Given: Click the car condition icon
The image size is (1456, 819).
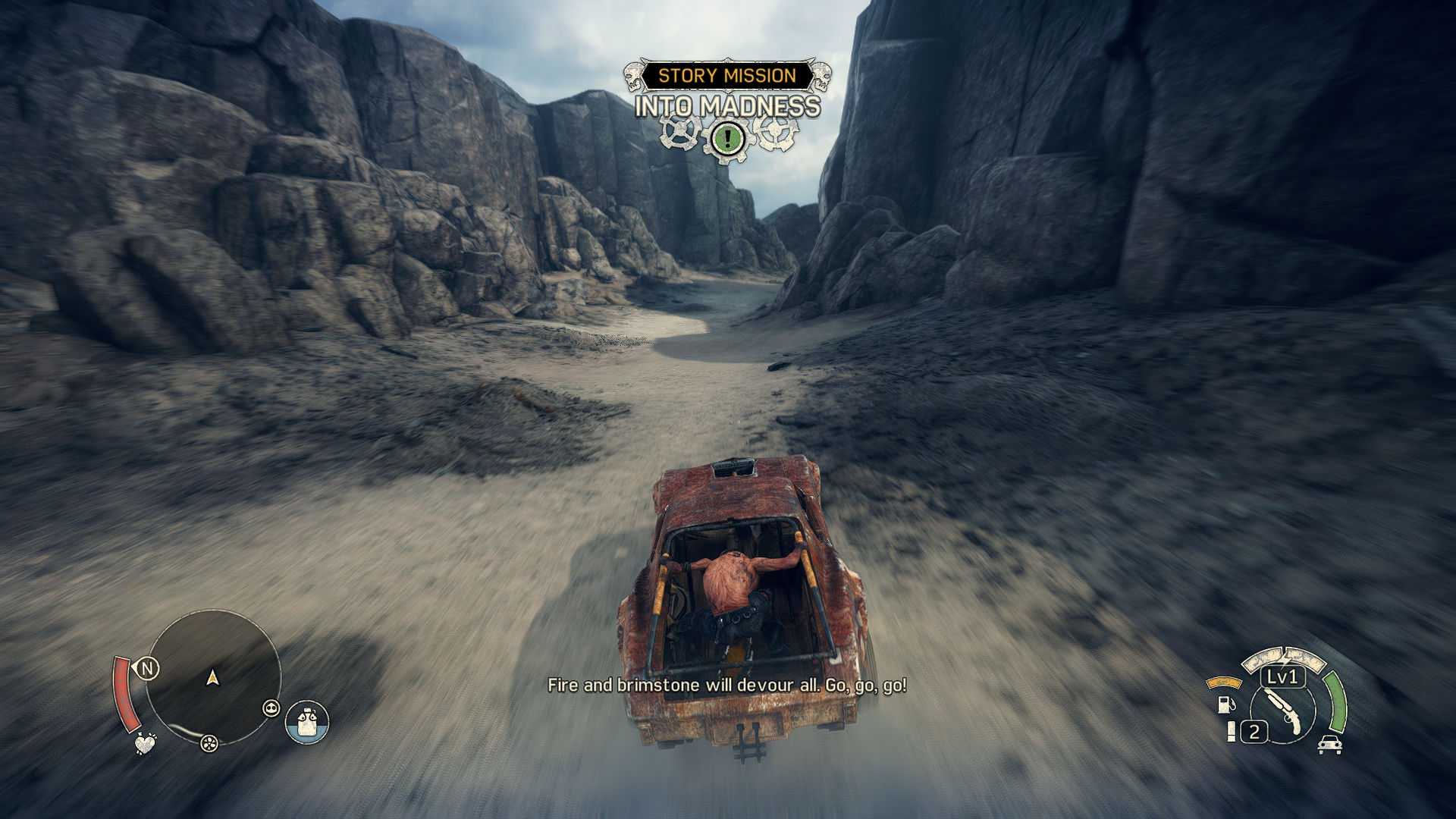Looking at the screenshot, I should tap(1329, 745).
